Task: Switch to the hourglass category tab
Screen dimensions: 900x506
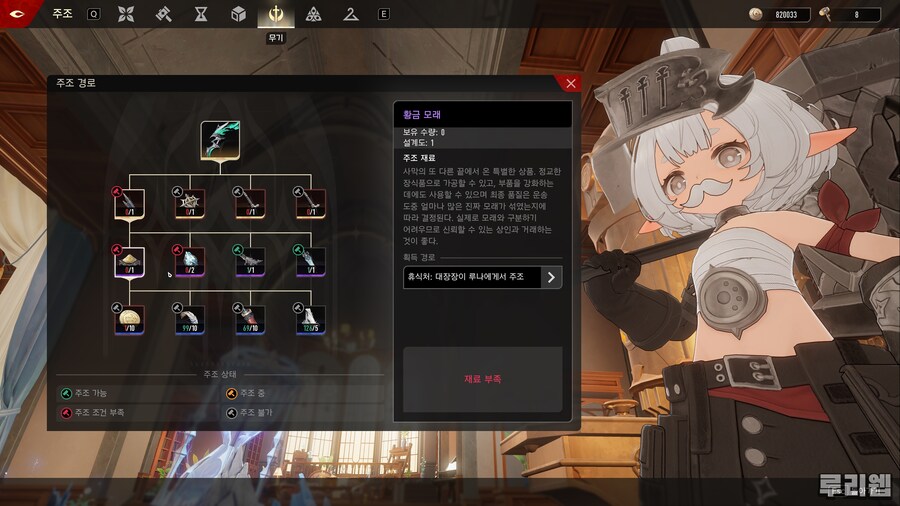Action: click(x=201, y=14)
